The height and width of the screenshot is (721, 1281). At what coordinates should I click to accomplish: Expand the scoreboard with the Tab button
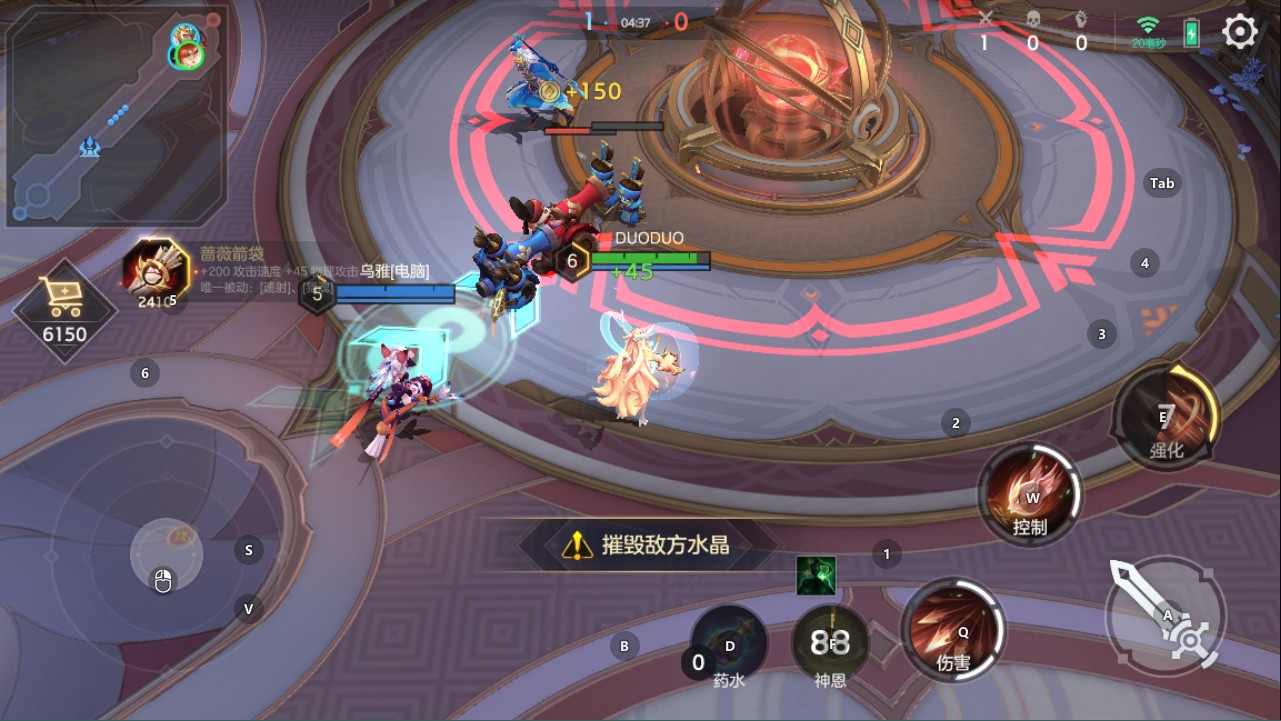[x=1160, y=183]
